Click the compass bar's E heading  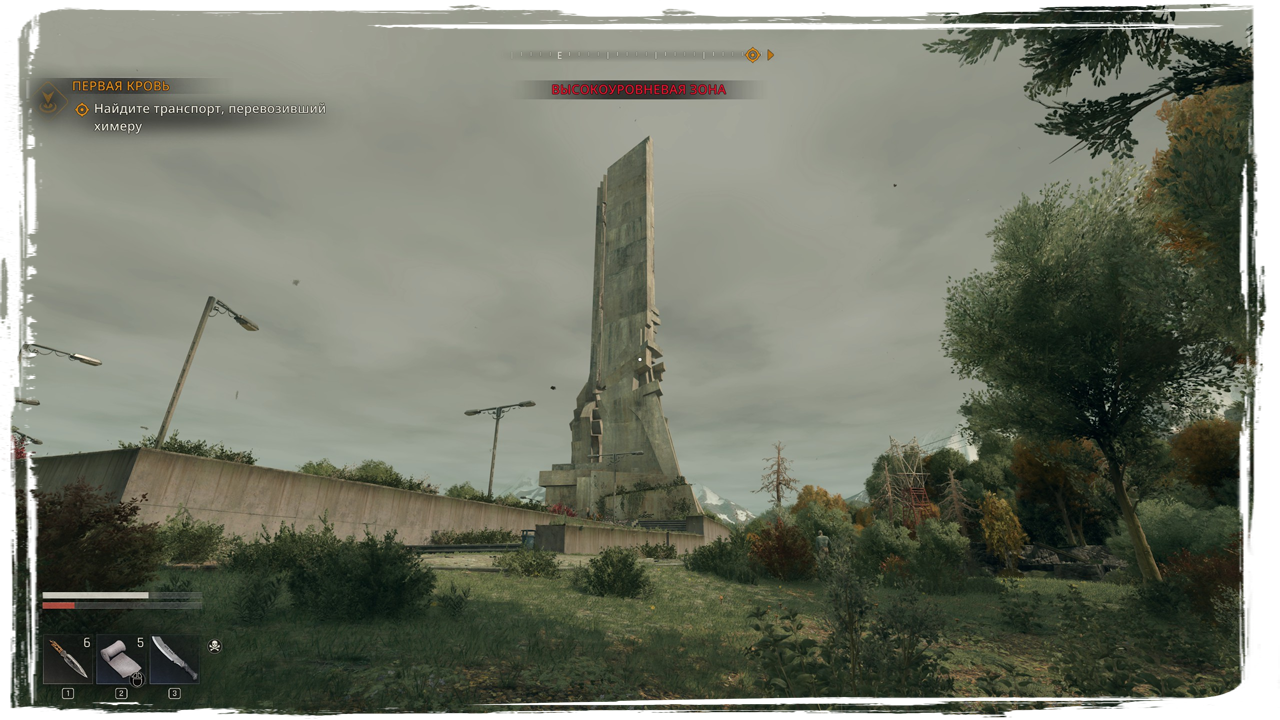560,56
